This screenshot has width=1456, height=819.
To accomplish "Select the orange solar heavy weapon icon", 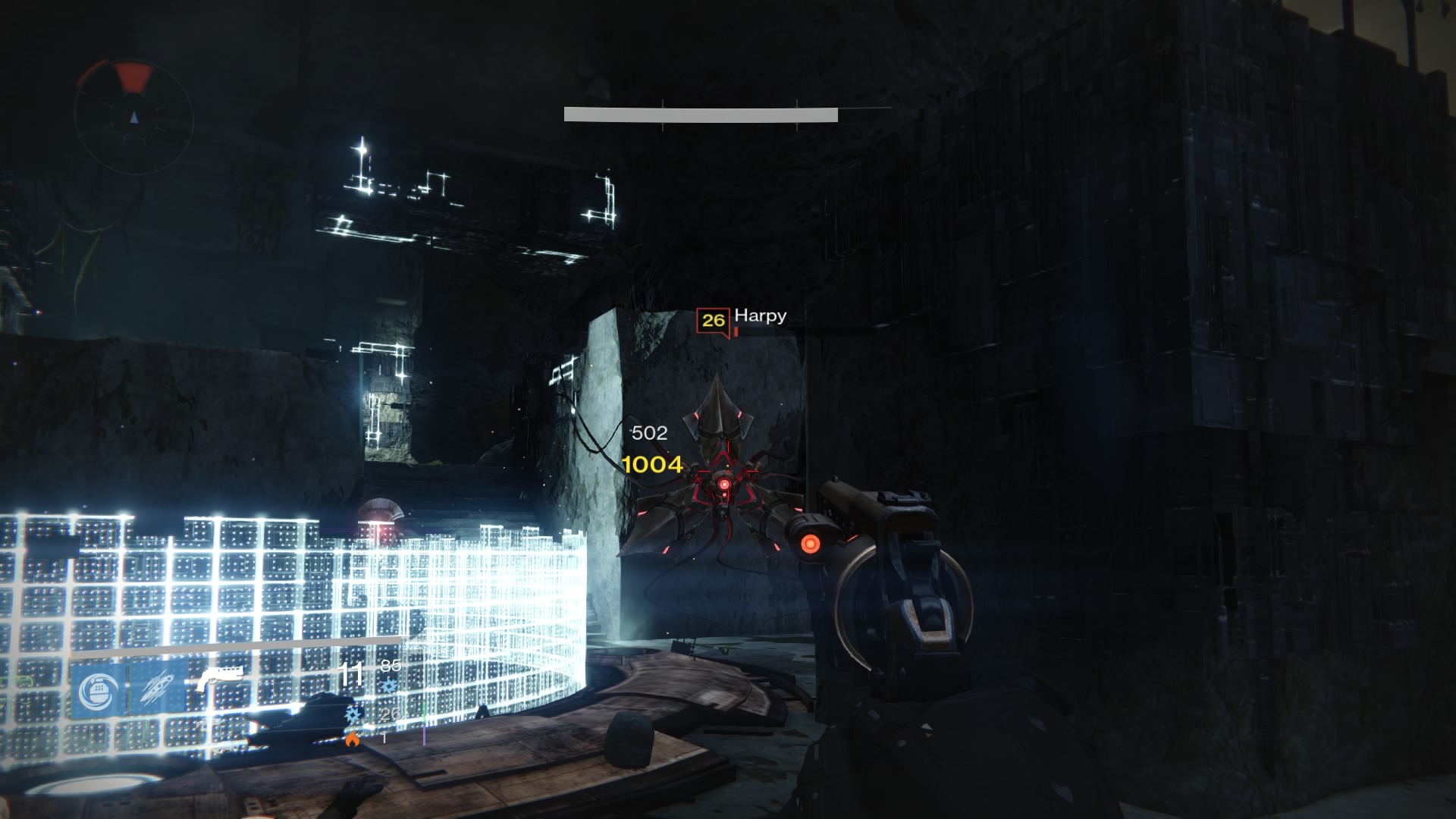I will (x=352, y=739).
